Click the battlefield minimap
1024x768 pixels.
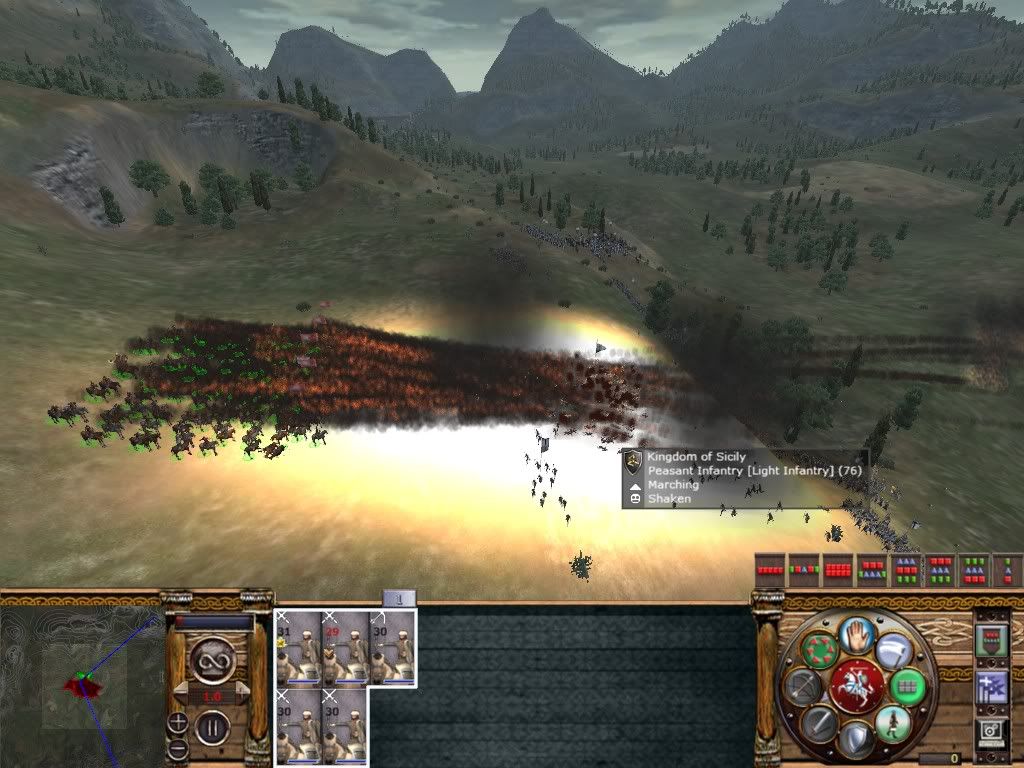click(x=80, y=685)
